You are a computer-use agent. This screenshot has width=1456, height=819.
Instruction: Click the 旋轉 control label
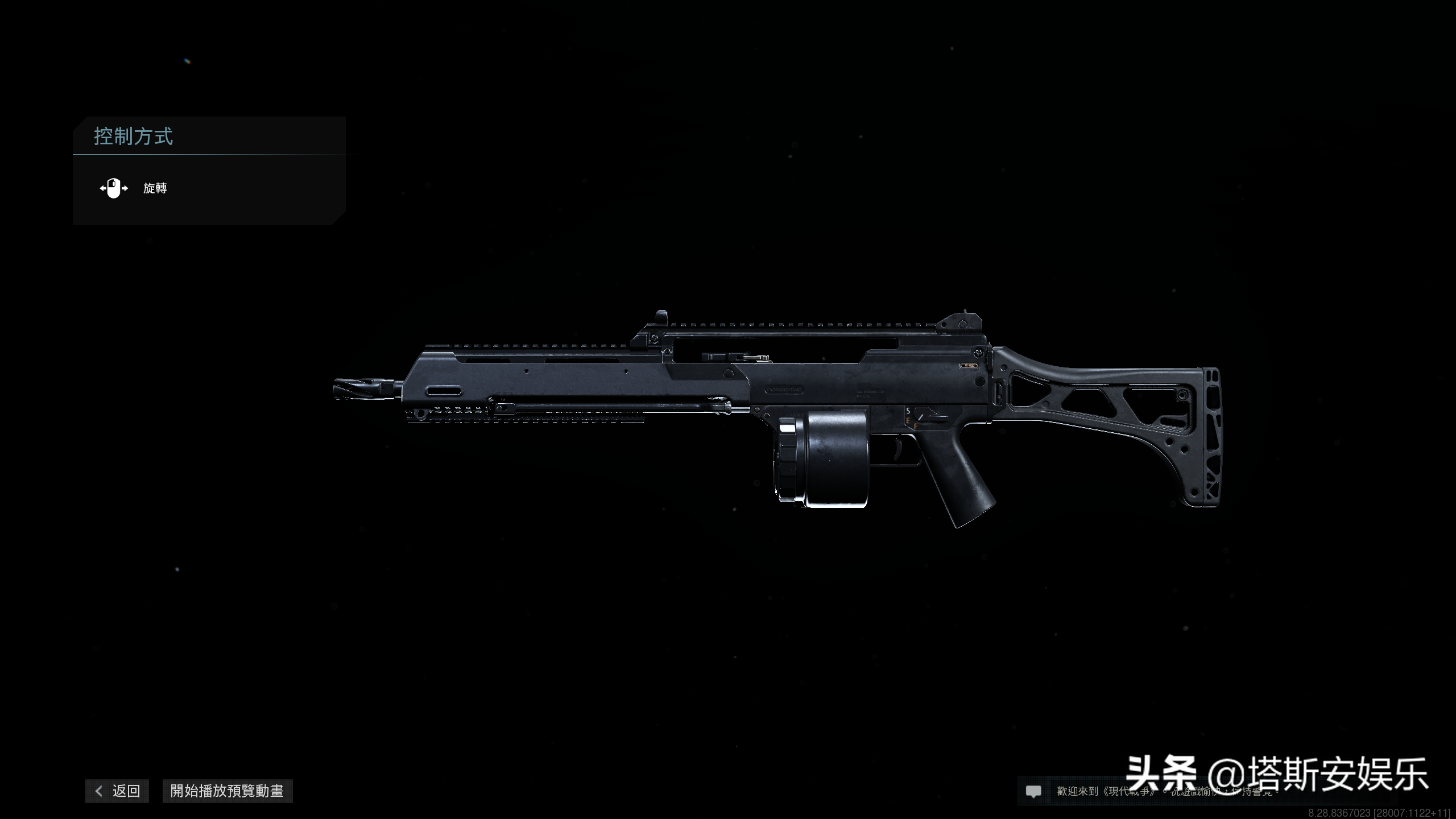(155, 189)
